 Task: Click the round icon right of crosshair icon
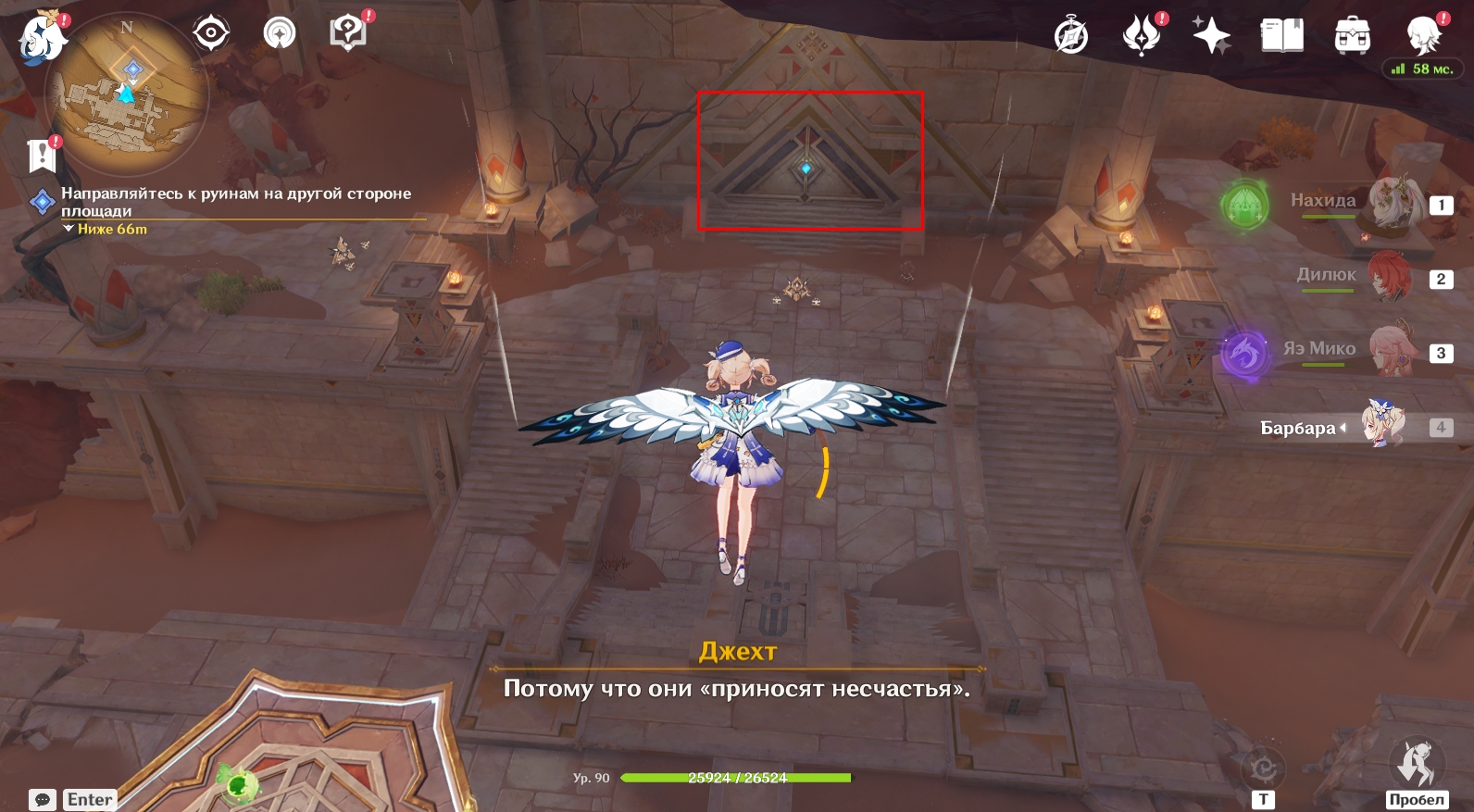point(279,33)
